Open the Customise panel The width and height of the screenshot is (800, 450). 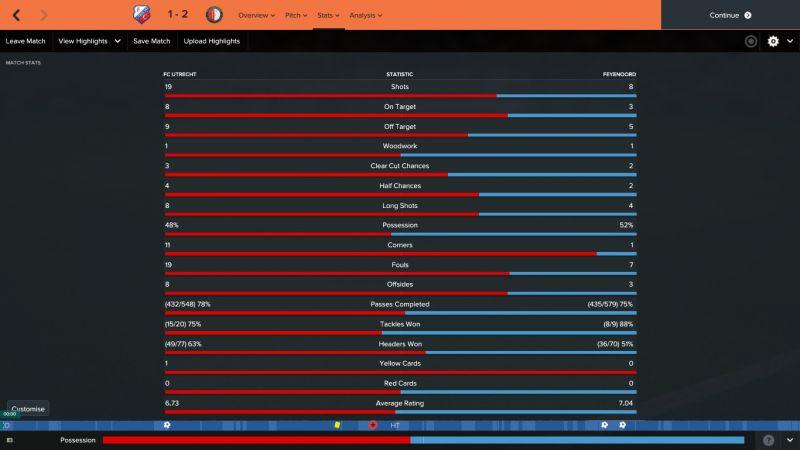click(28, 409)
